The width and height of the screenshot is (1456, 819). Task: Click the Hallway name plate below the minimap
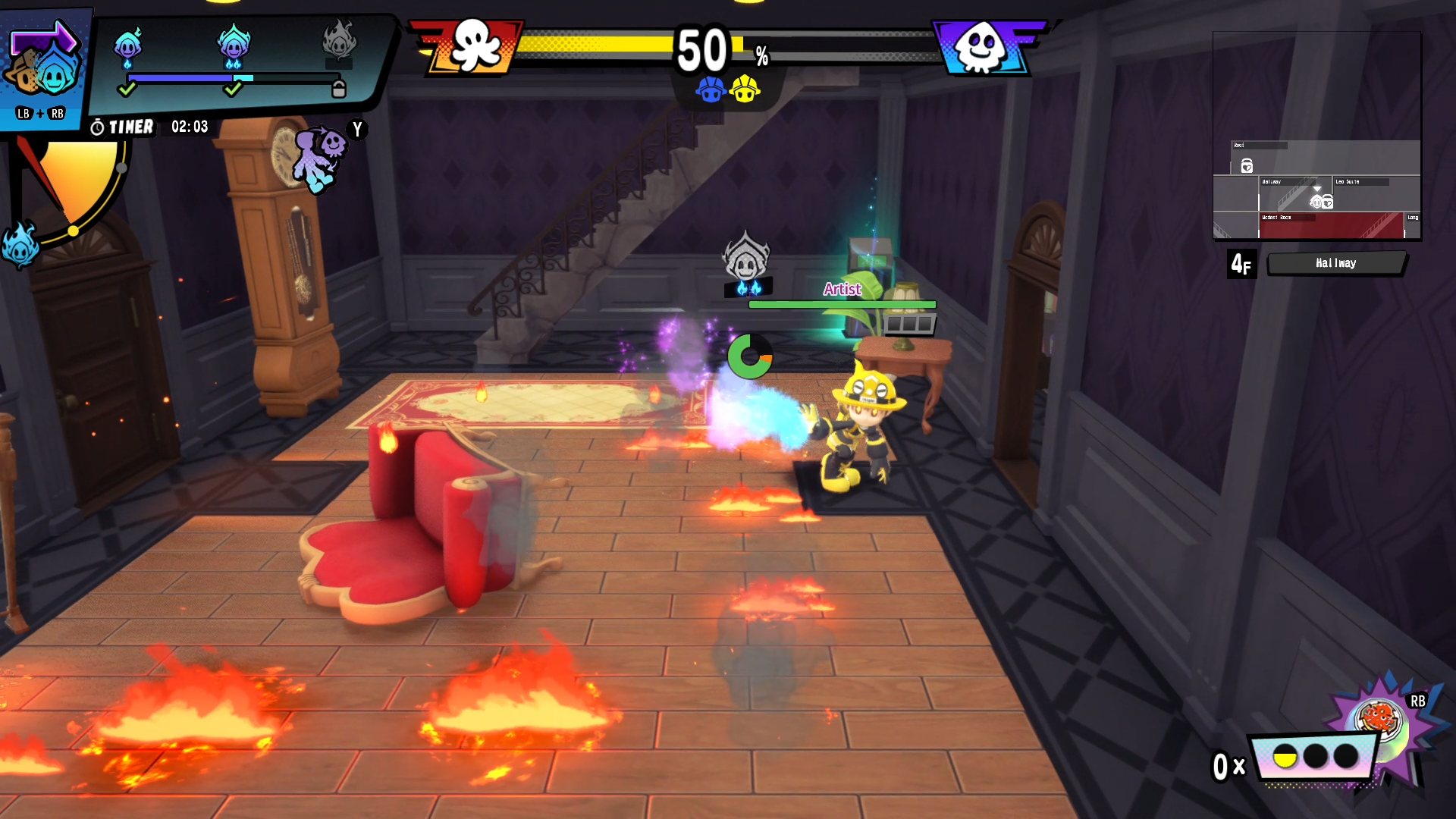coord(1337,263)
